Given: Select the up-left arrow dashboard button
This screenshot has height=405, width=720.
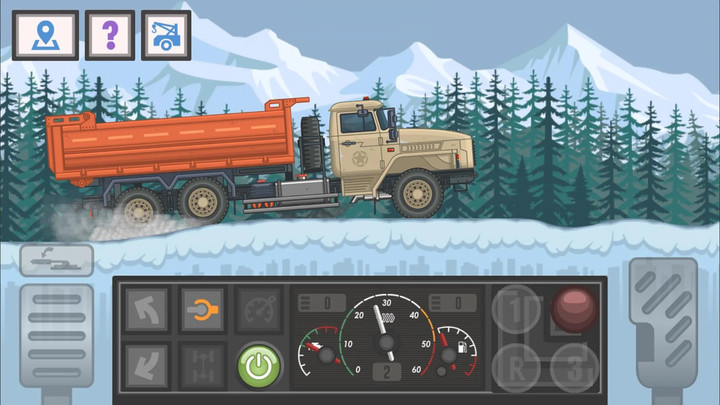Looking at the screenshot, I should pyautogui.click(x=146, y=310).
